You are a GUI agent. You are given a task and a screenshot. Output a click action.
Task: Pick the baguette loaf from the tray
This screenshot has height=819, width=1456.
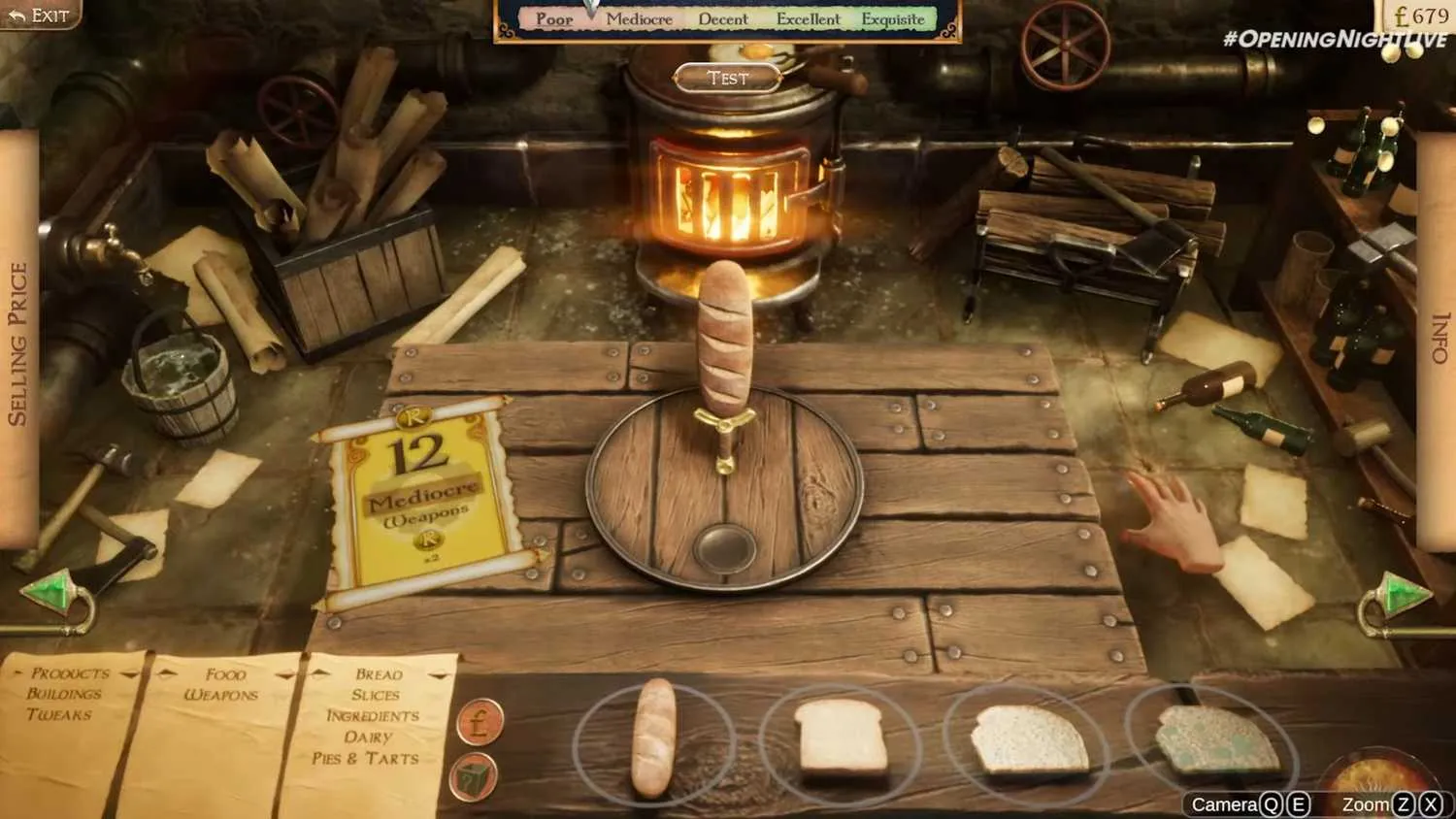click(653, 739)
